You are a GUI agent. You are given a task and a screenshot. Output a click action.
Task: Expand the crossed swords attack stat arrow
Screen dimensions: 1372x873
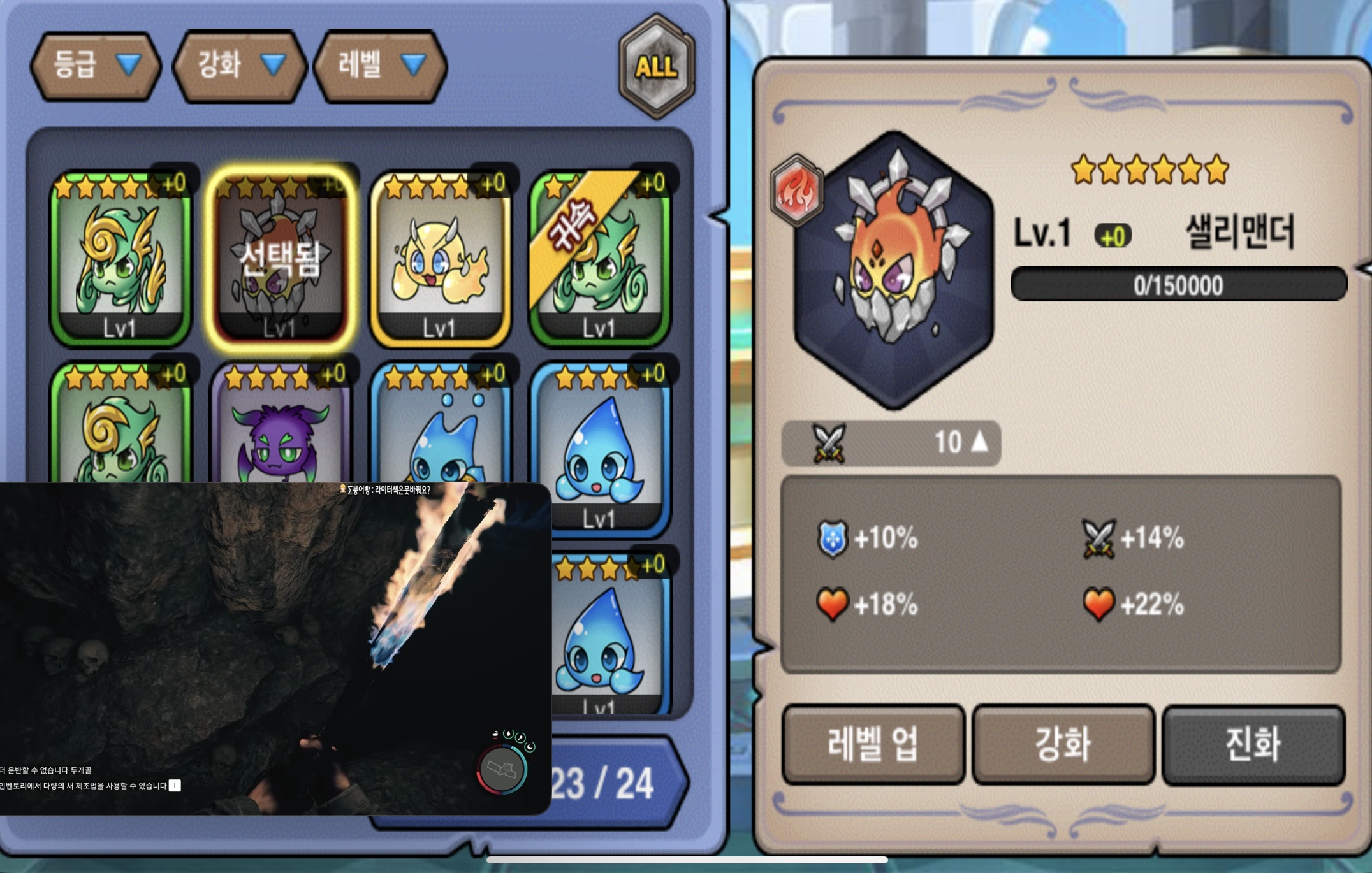[x=979, y=442]
